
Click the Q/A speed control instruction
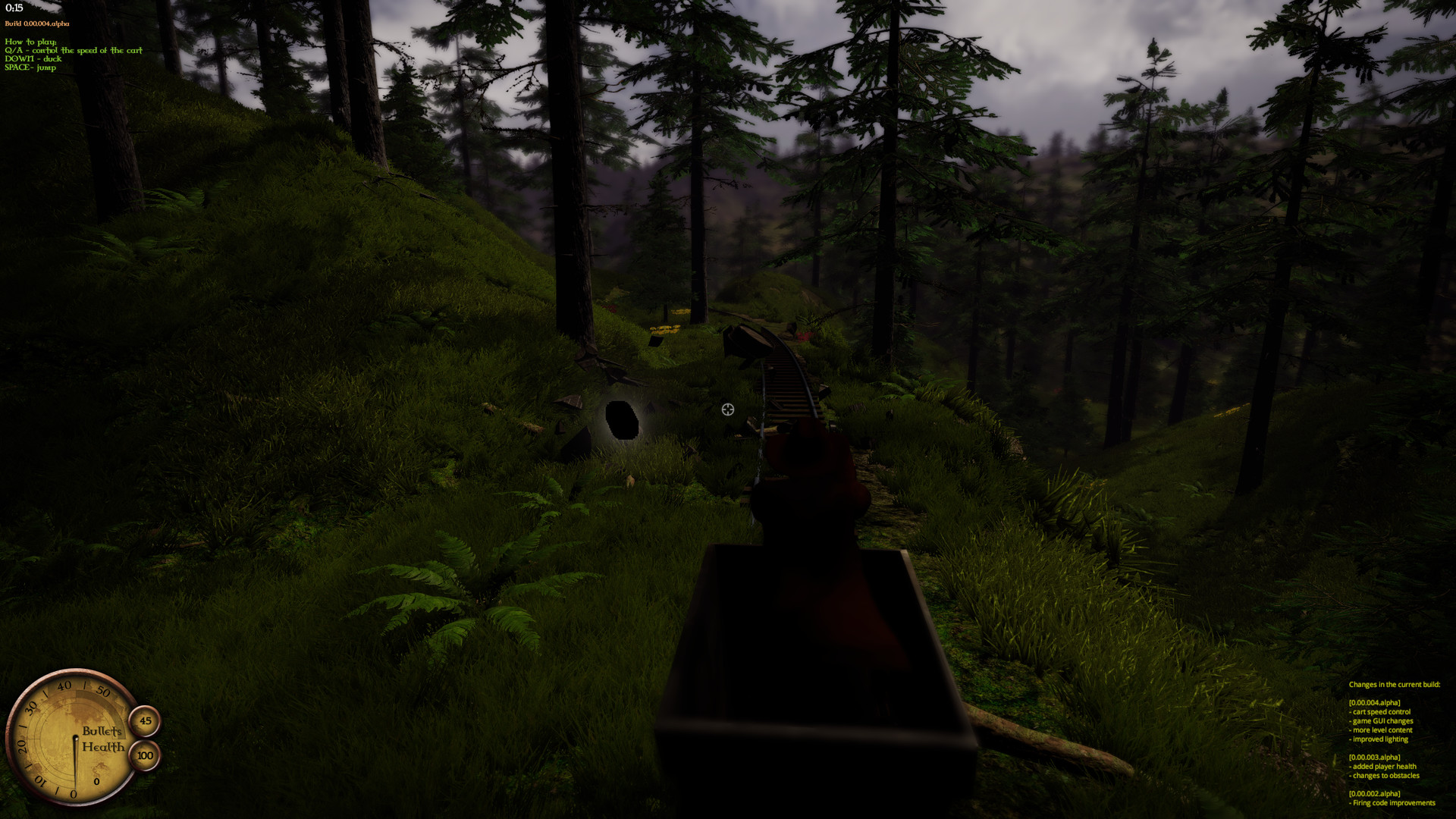[x=74, y=50]
